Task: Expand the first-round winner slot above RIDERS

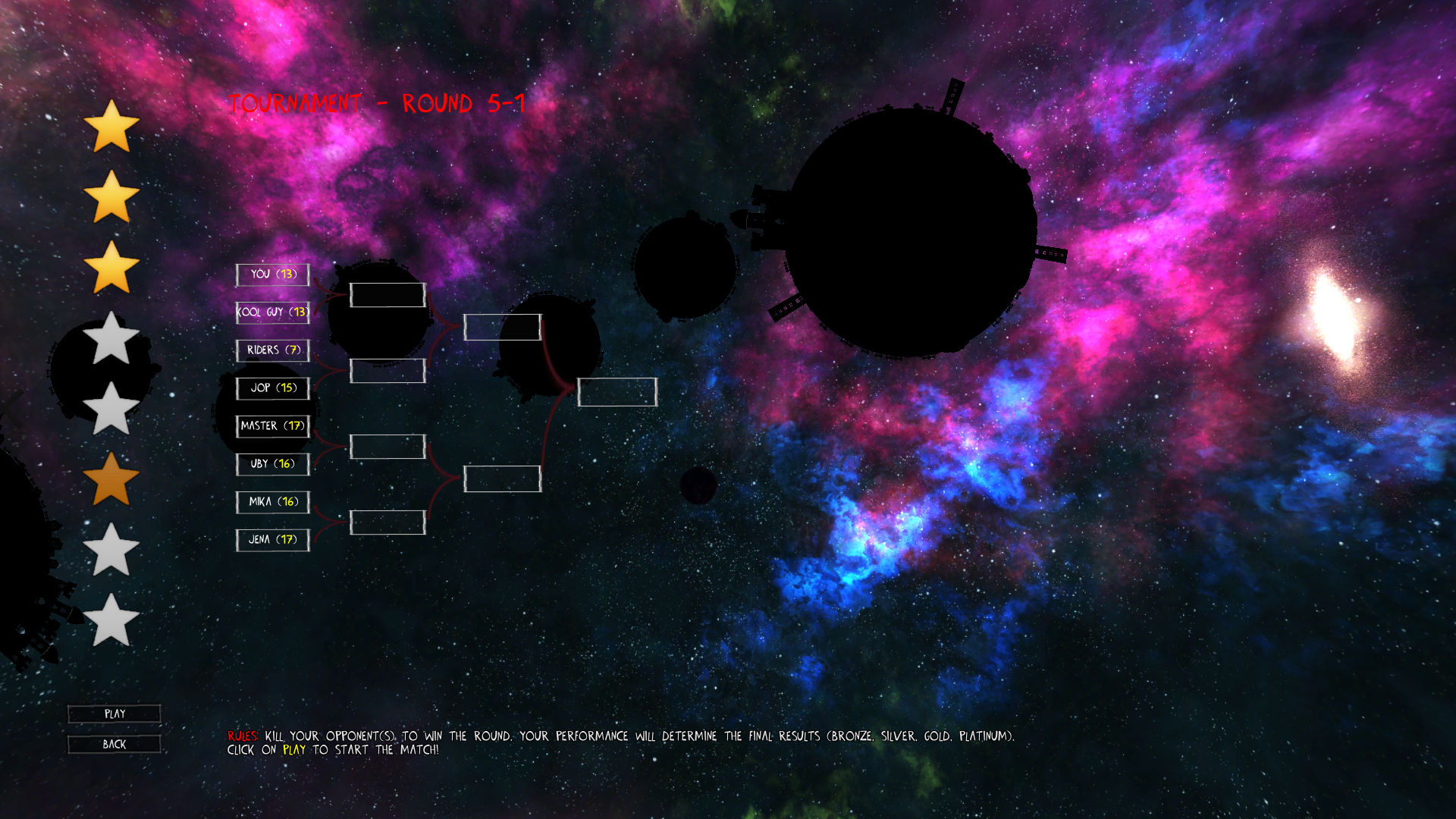Action: coord(387,294)
